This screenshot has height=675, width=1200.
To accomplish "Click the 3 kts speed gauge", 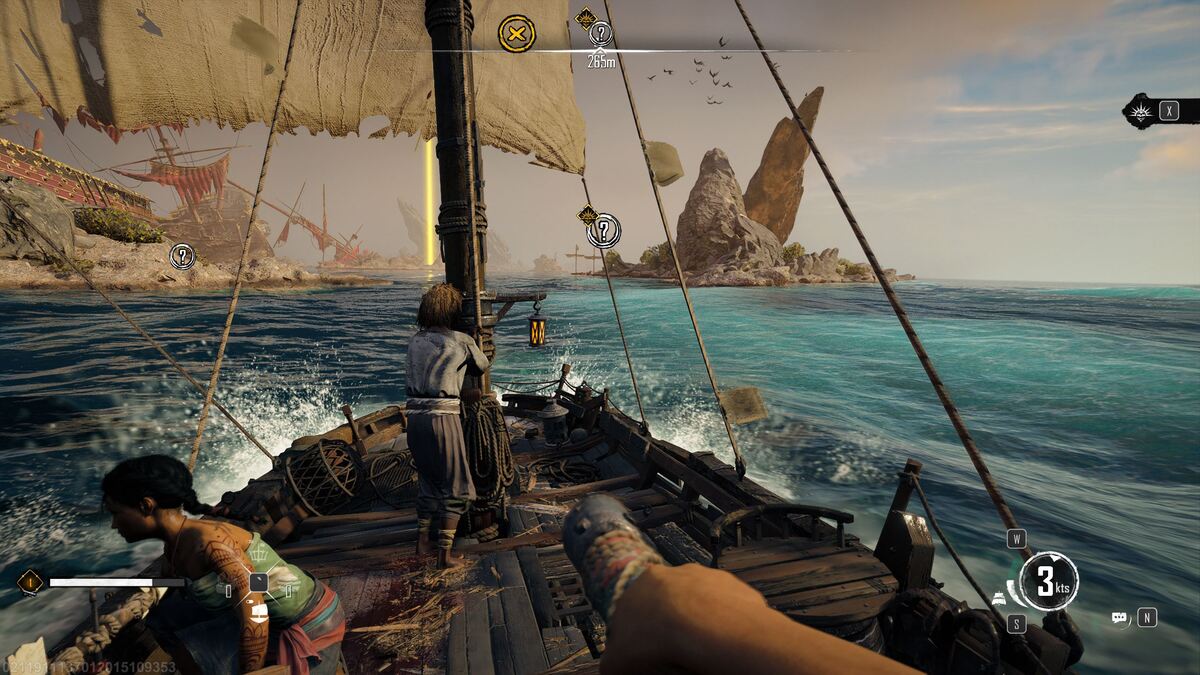I will (1049, 581).
